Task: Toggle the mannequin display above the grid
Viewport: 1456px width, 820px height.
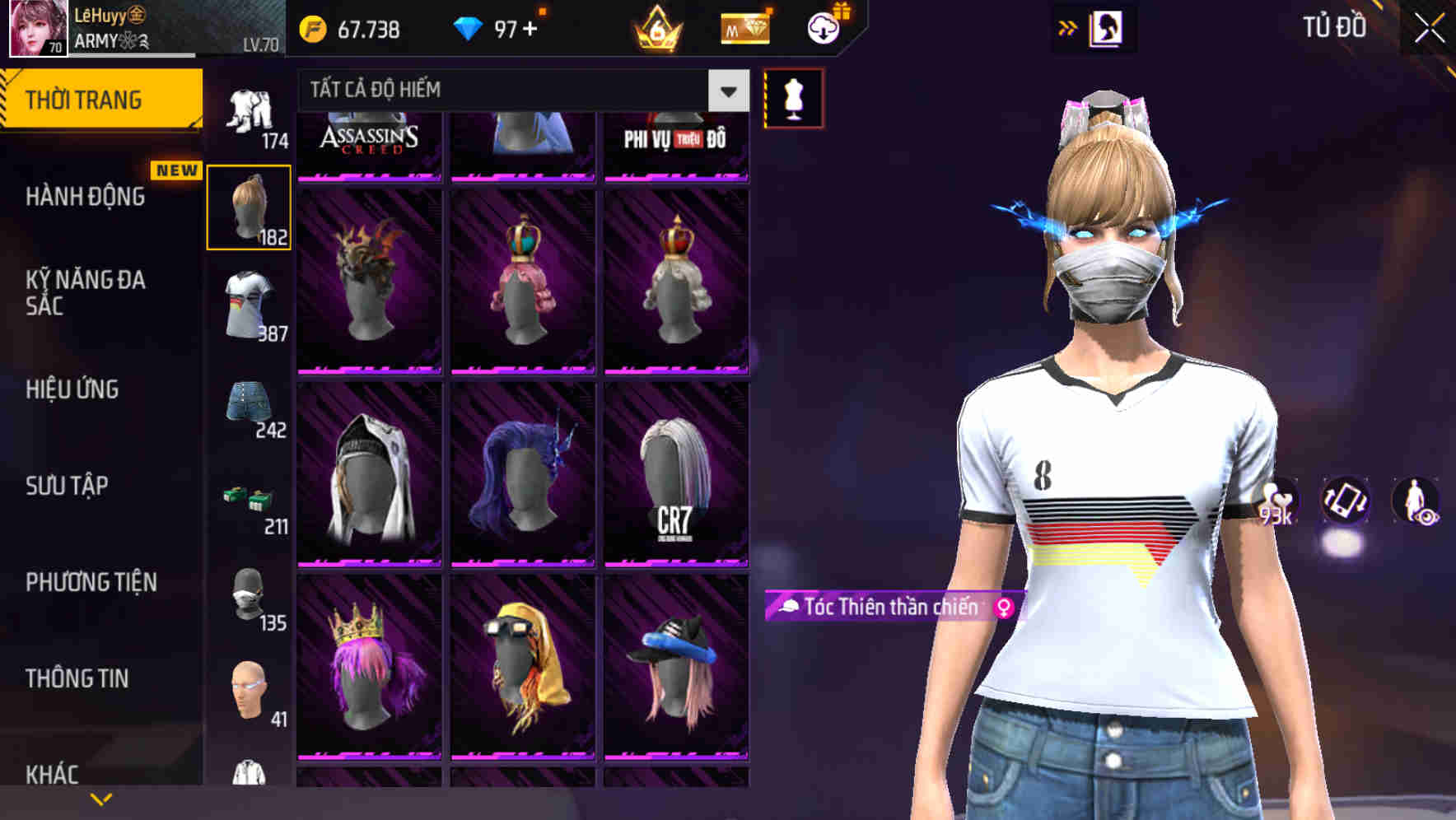Action: pyautogui.click(x=792, y=97)
